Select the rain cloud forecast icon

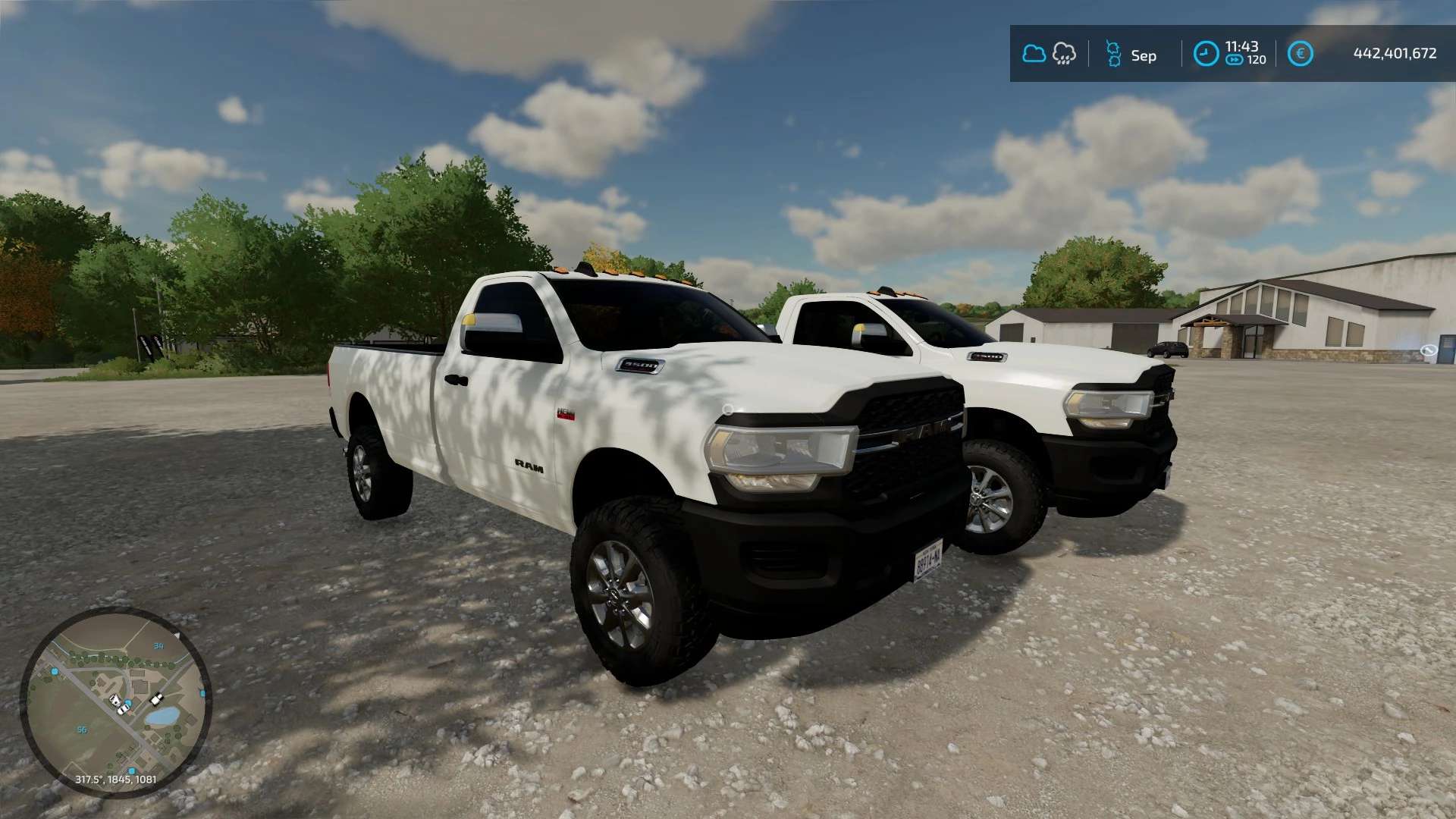[1064, 54]
